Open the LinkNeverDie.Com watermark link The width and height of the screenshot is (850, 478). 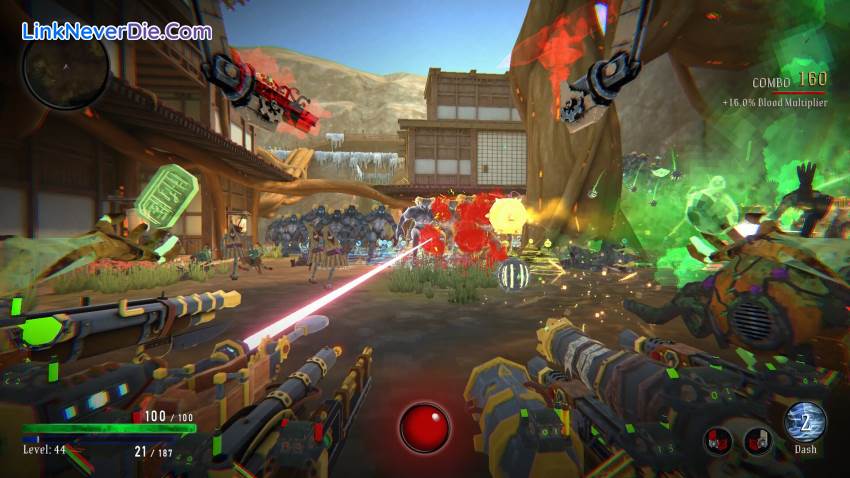point(117,31)
